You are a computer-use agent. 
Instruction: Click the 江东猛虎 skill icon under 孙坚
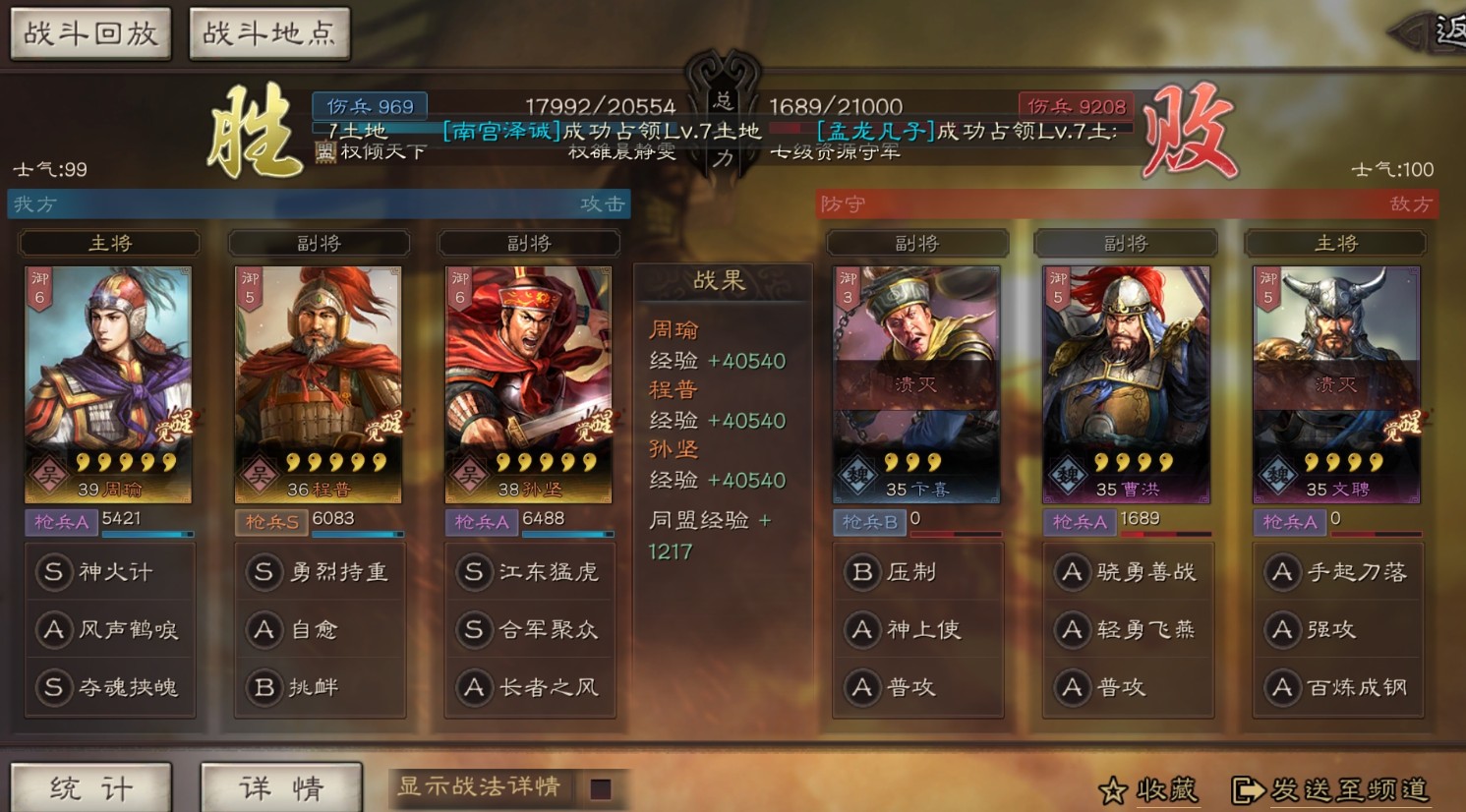pos(473,571)
